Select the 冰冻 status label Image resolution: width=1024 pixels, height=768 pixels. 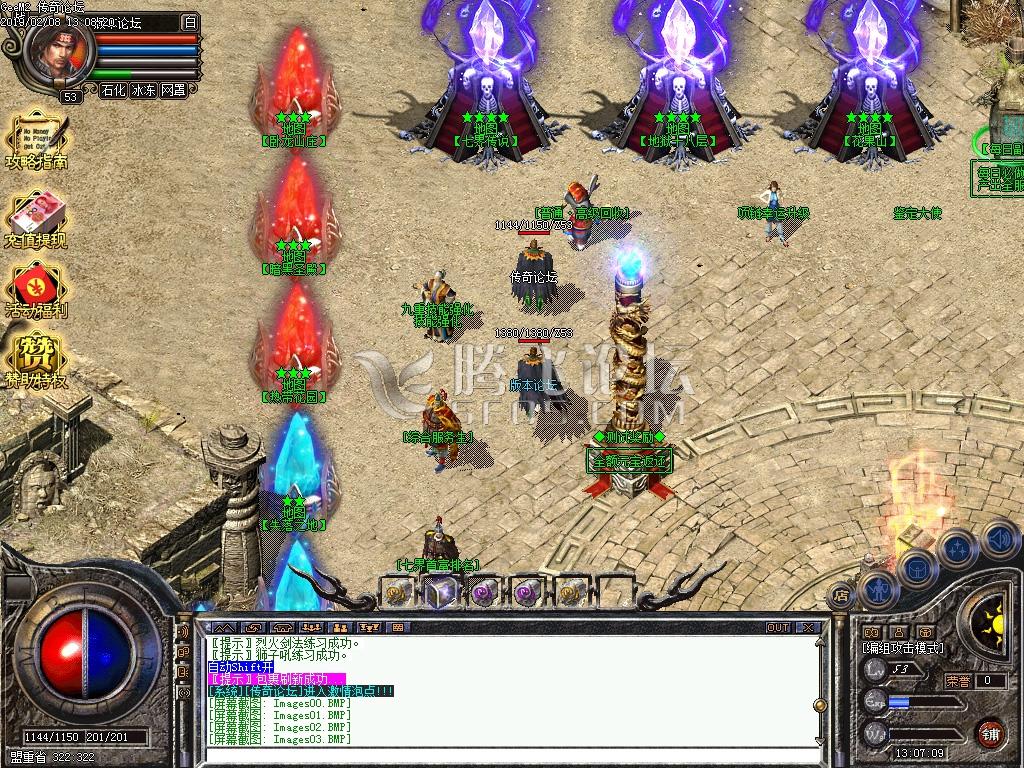pos(143,90)
